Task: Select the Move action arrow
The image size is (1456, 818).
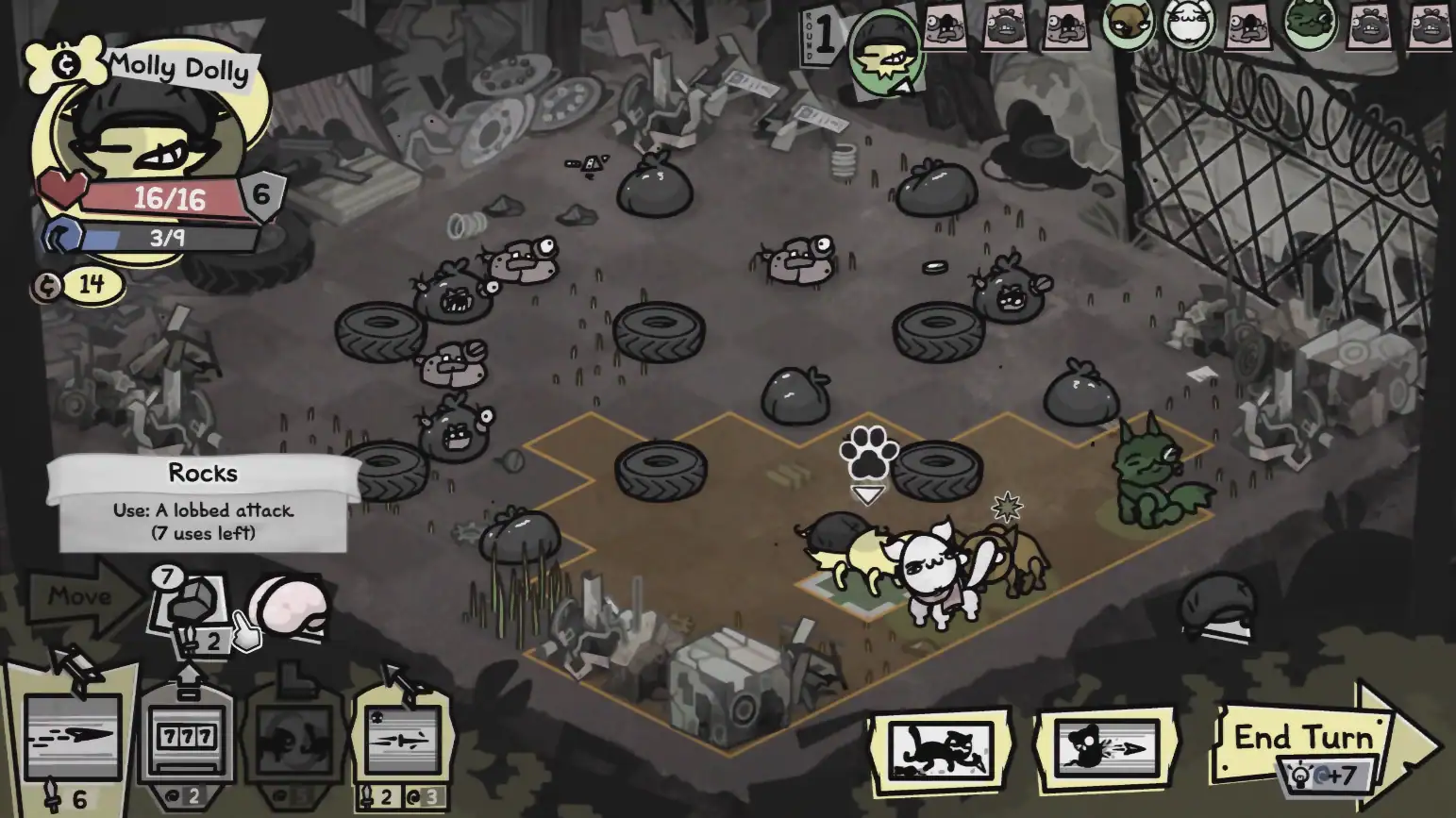Action: [83, 596]
